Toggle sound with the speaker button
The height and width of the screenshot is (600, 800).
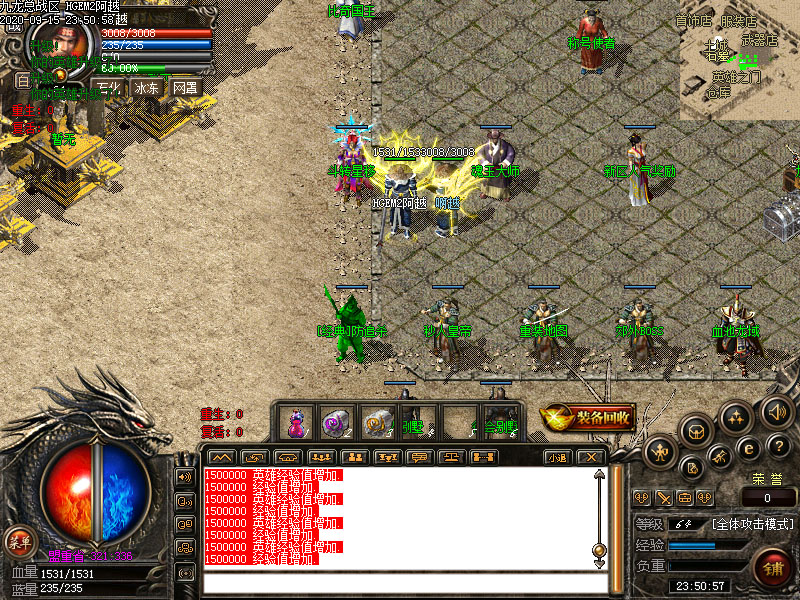pyautogui.click(x=775, y=410)
